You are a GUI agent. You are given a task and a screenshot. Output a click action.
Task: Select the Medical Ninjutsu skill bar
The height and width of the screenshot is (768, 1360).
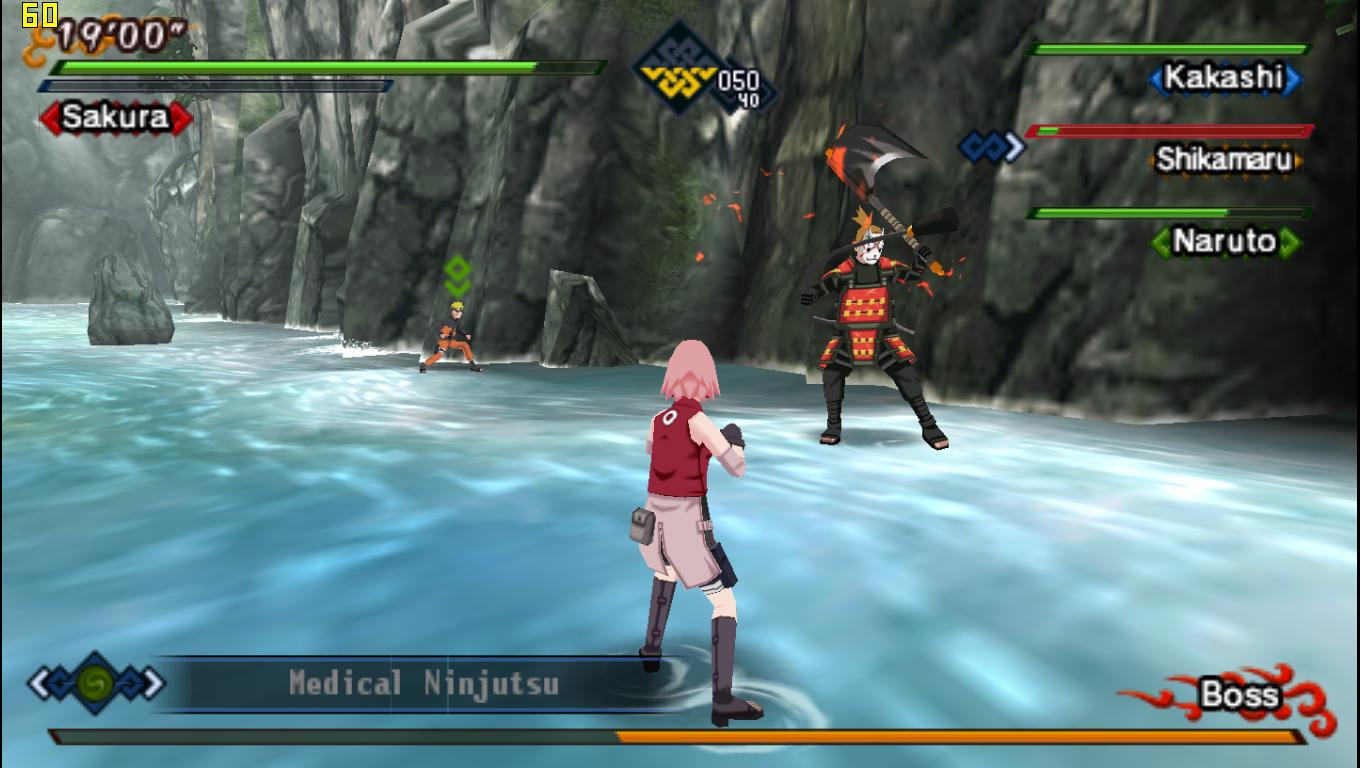423,684
